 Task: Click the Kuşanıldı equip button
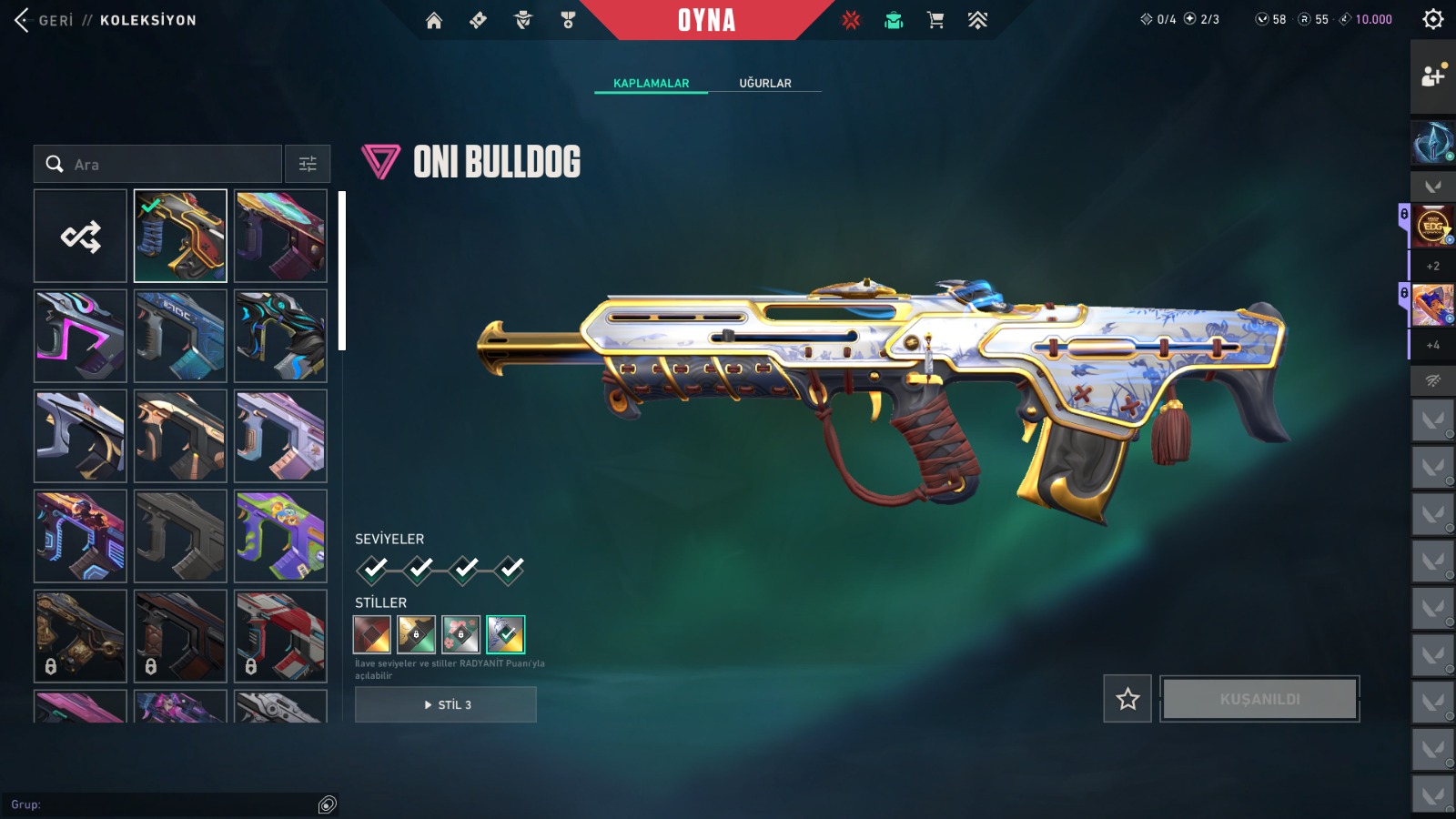[x=1259, y=699]
